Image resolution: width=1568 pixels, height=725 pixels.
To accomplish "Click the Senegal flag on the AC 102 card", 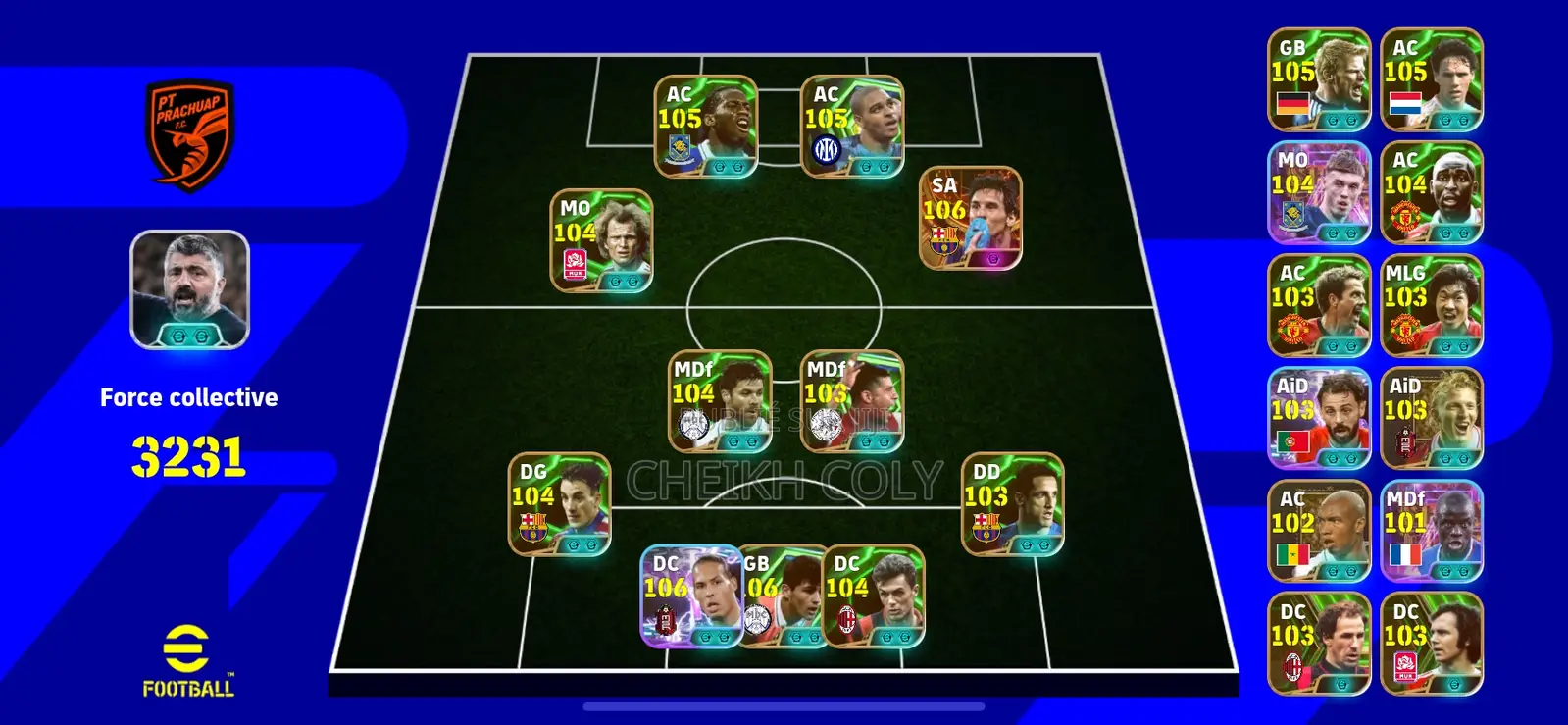I will coord(1292,554).
